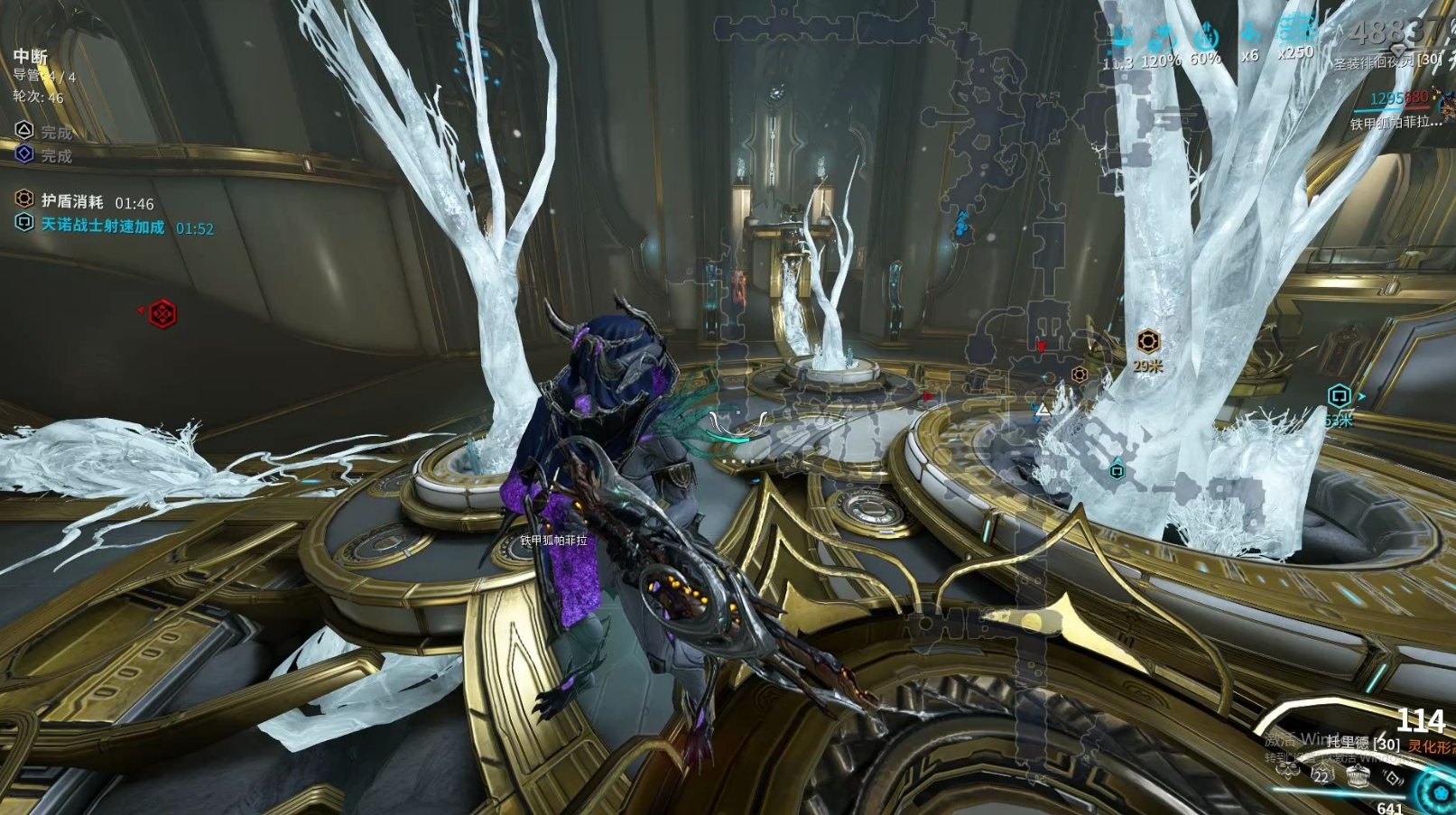Click the triangle conduit icon marked 完成

click(x=24, y=131)
